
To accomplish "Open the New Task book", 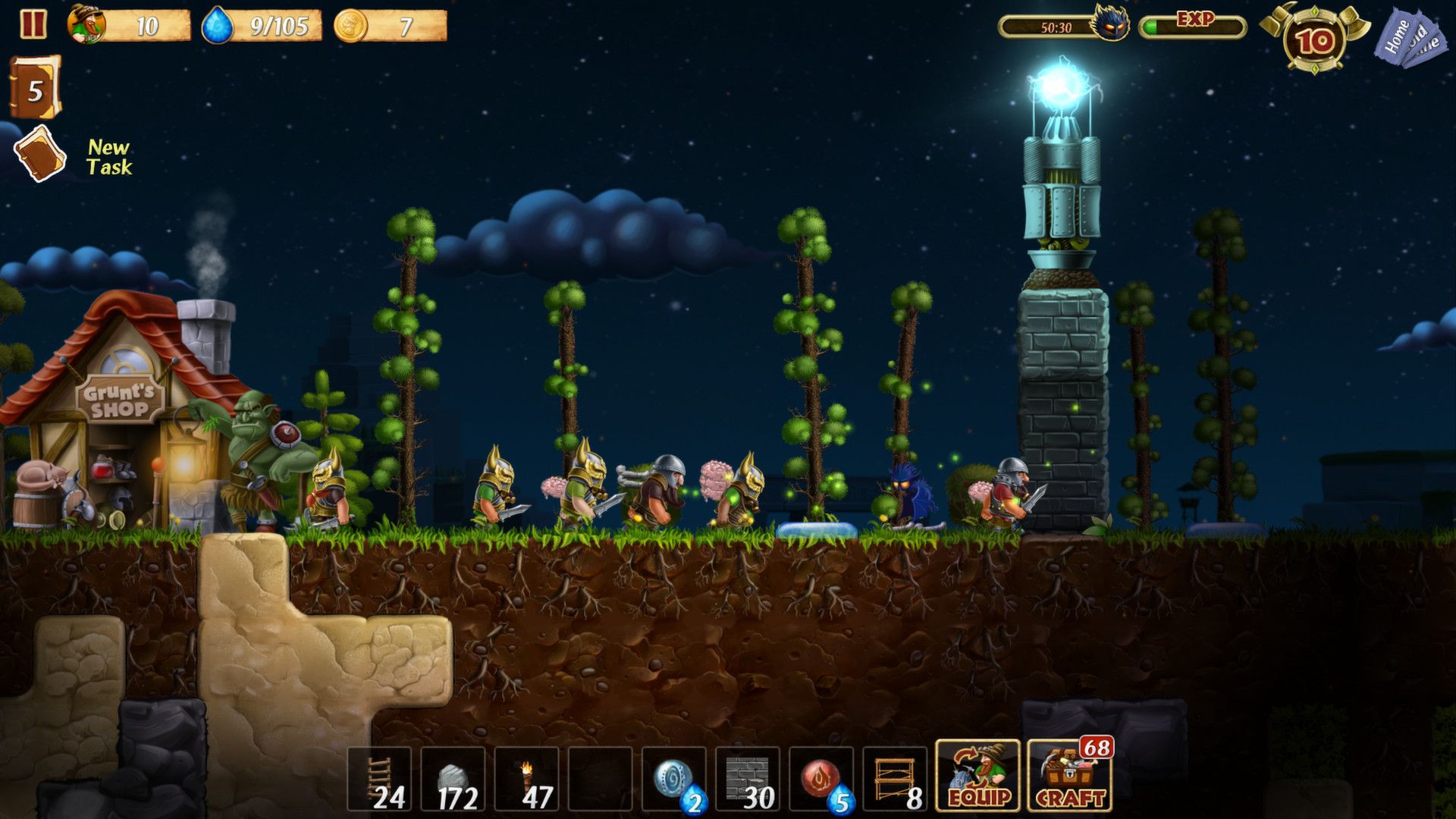I will [x=40, y=154].
